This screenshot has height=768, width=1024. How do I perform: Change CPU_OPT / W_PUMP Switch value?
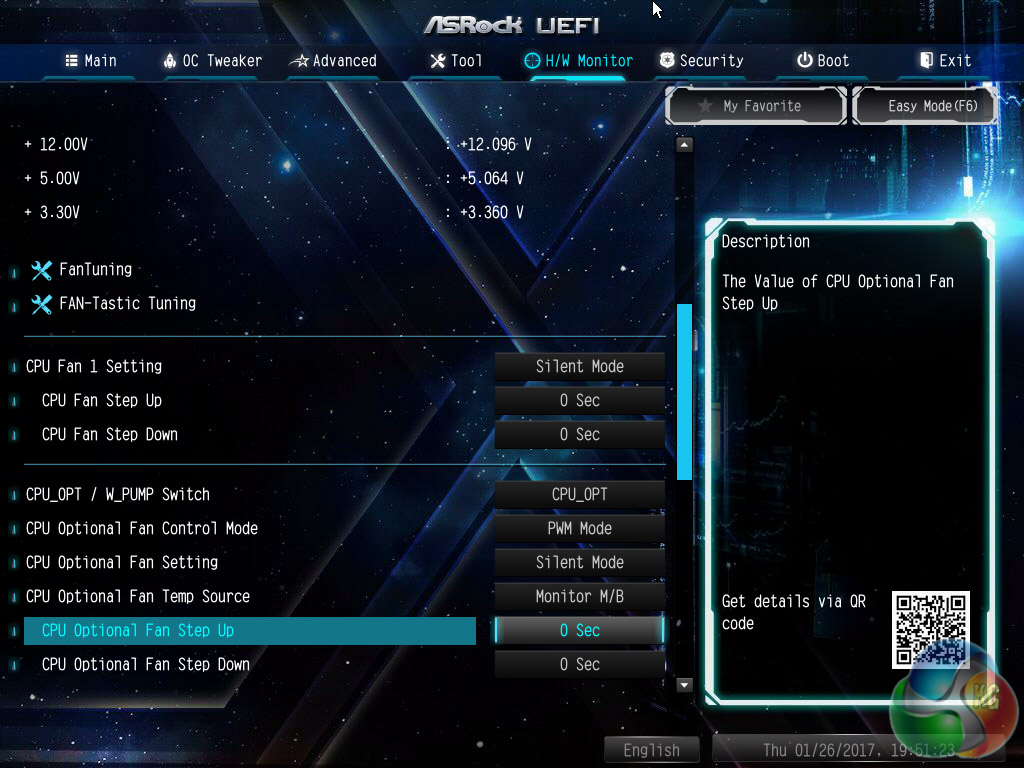coord(580,495)
